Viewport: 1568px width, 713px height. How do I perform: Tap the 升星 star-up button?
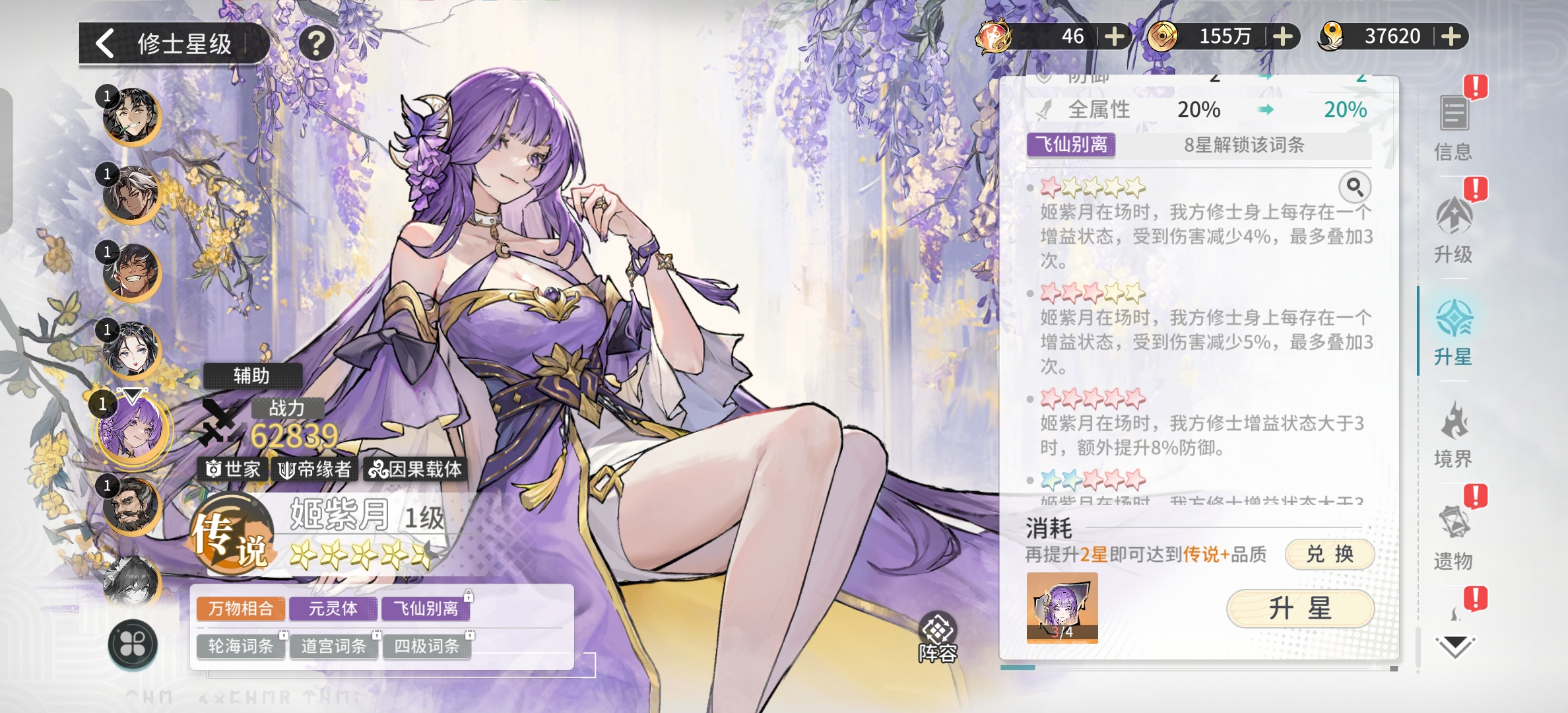pyautogui.click(x=1299, y=608)
